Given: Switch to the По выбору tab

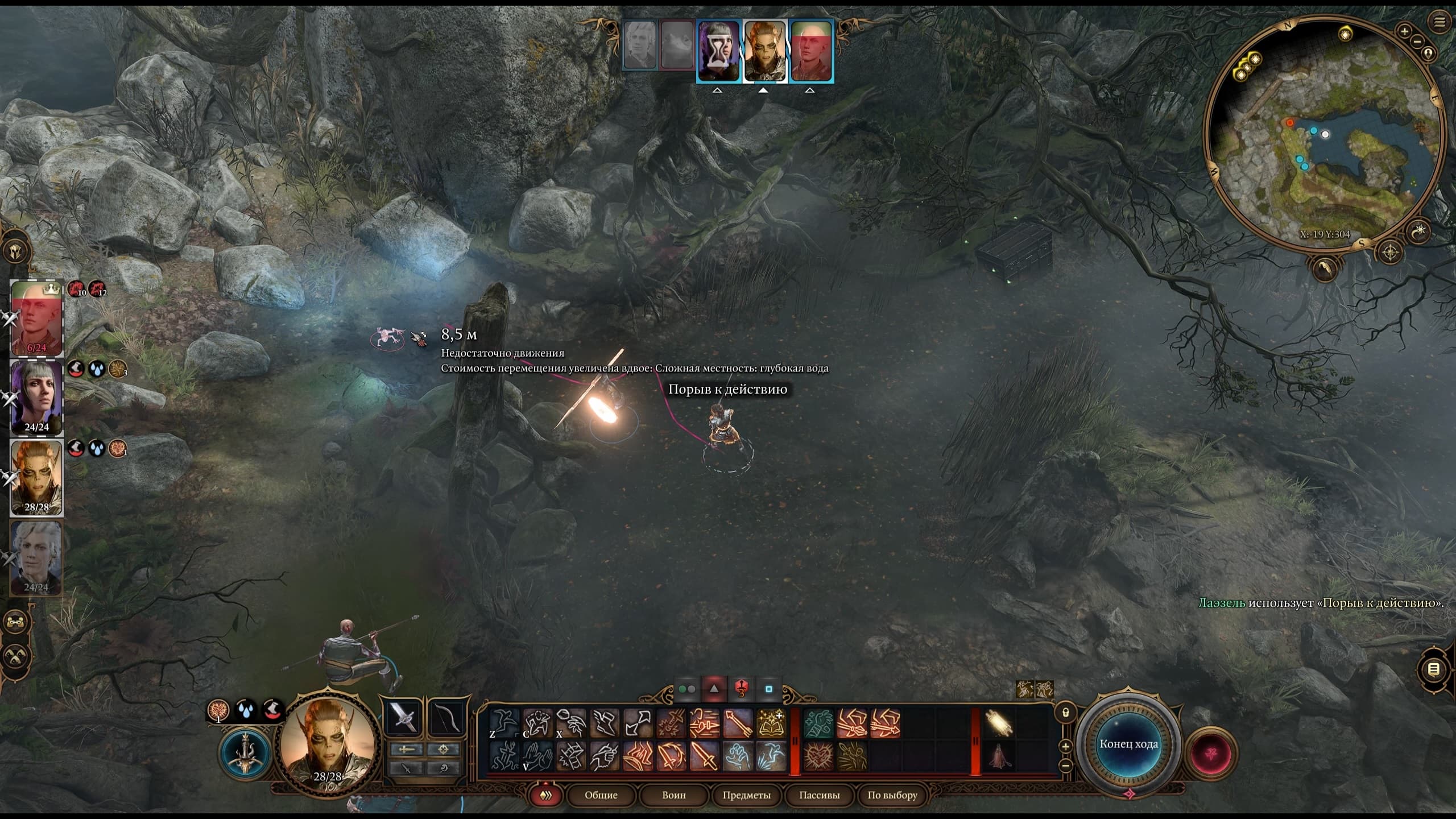Looking at the screenshot, I should point(892,795).
